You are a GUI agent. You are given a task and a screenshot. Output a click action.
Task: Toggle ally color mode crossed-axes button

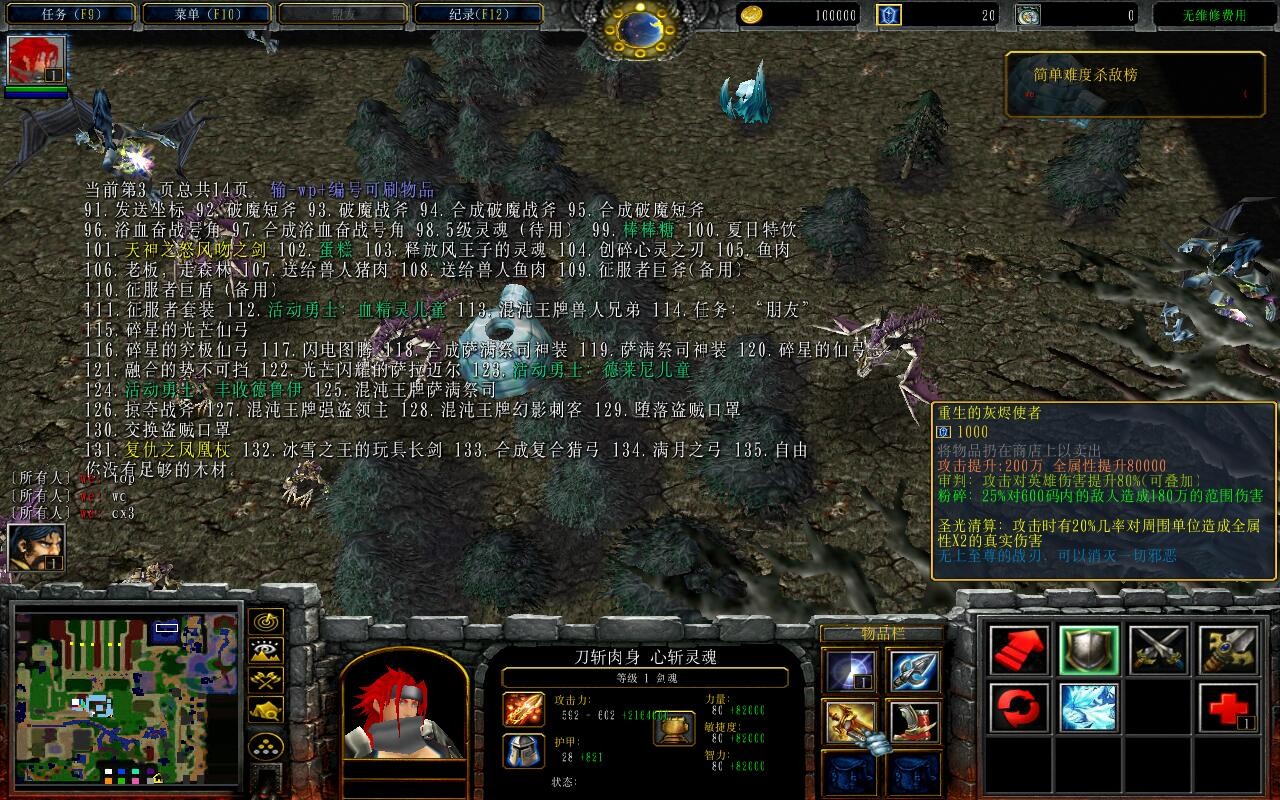pyautogui.click(x=265, y=682)
